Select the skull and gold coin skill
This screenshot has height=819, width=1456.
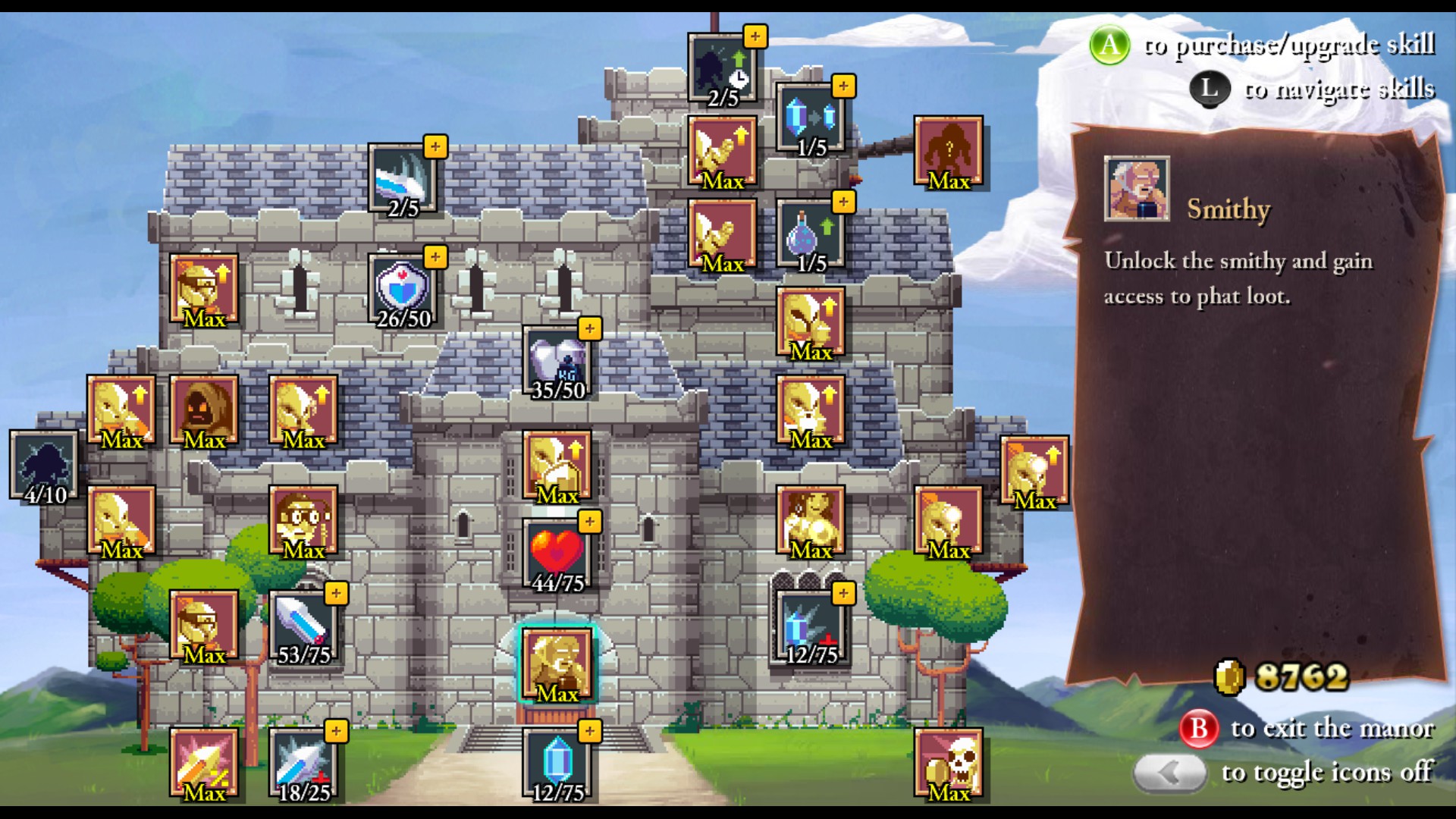click(x=949, y=763)
